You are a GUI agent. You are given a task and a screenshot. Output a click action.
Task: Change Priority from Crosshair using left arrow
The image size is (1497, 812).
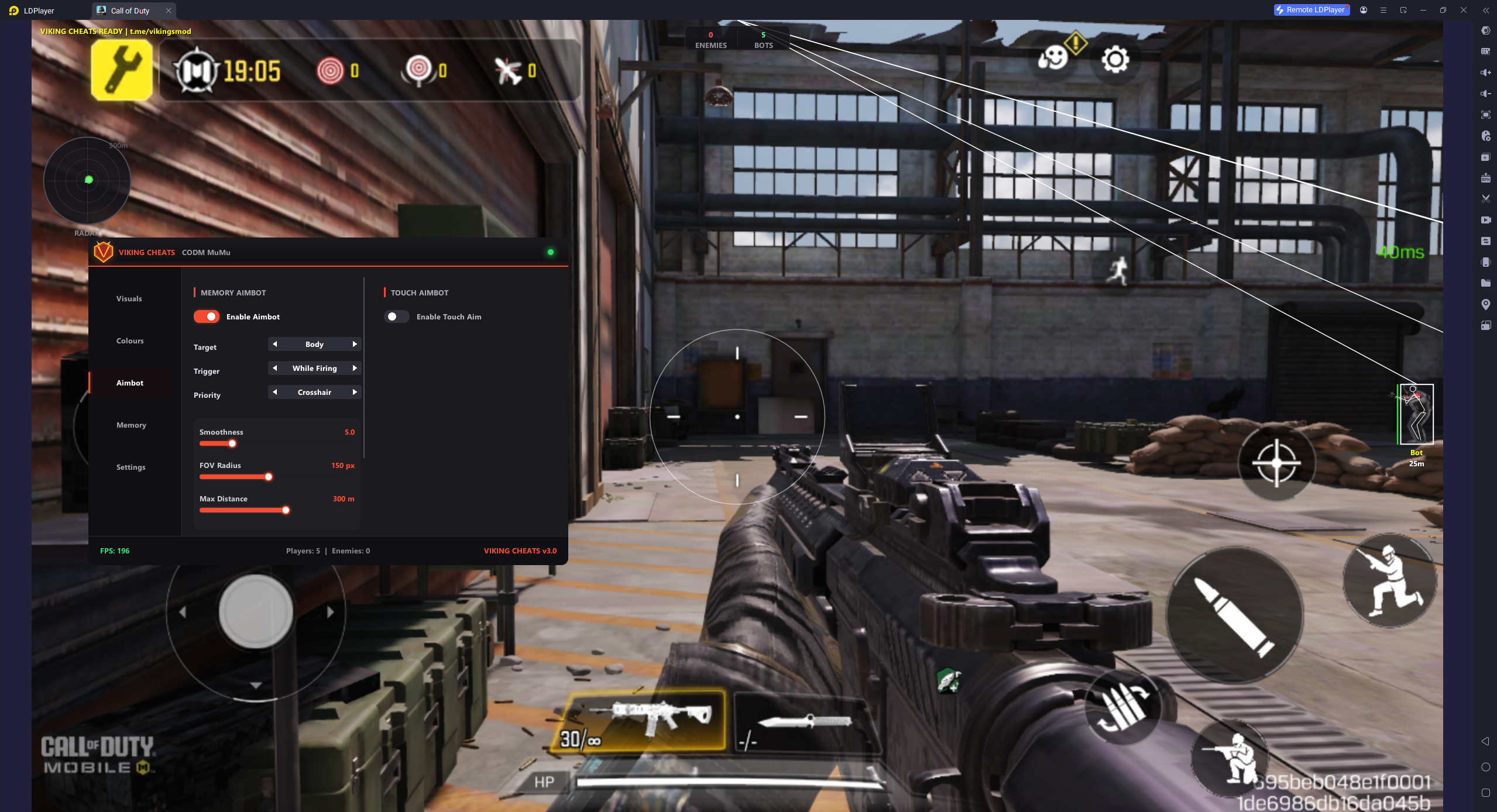tap(274, 392)
